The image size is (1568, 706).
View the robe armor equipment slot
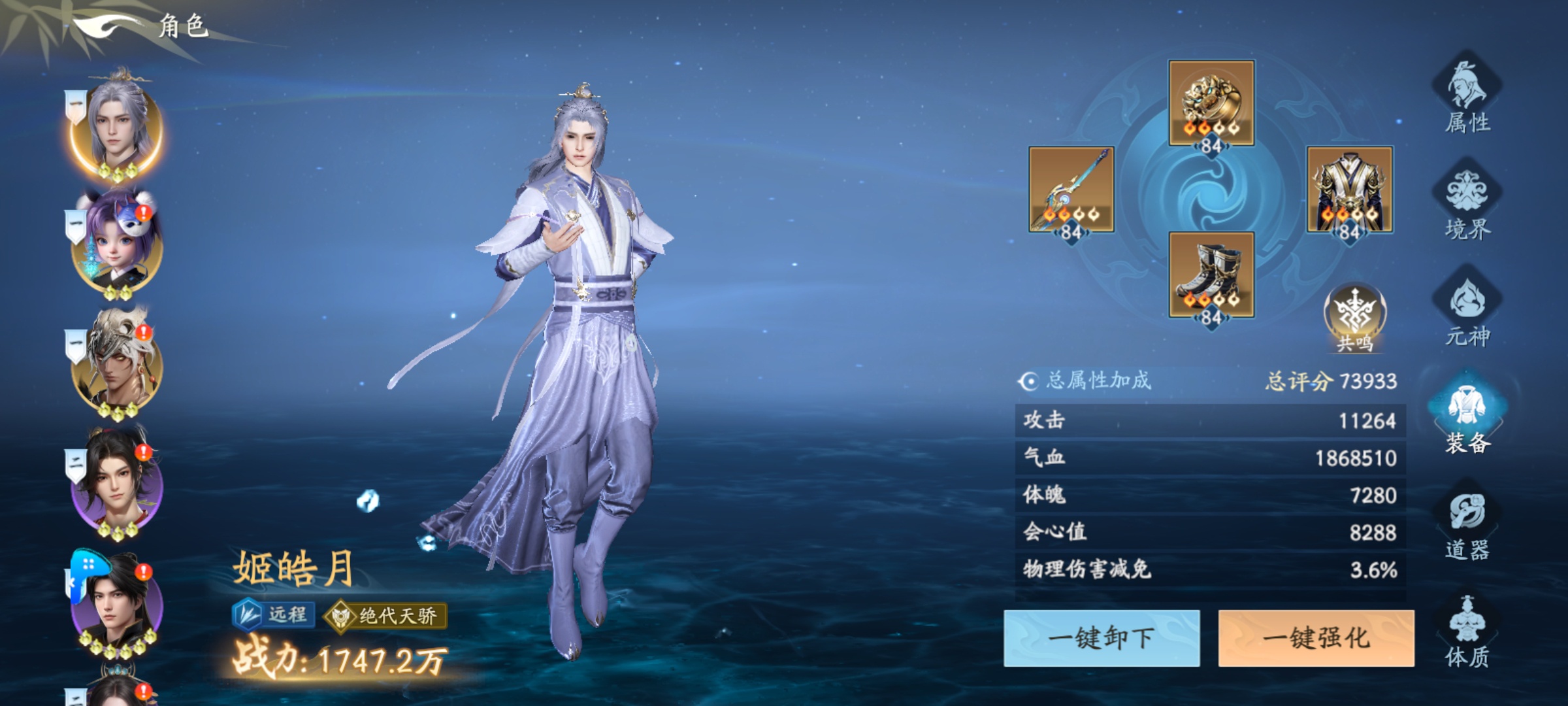point(1350,190)
